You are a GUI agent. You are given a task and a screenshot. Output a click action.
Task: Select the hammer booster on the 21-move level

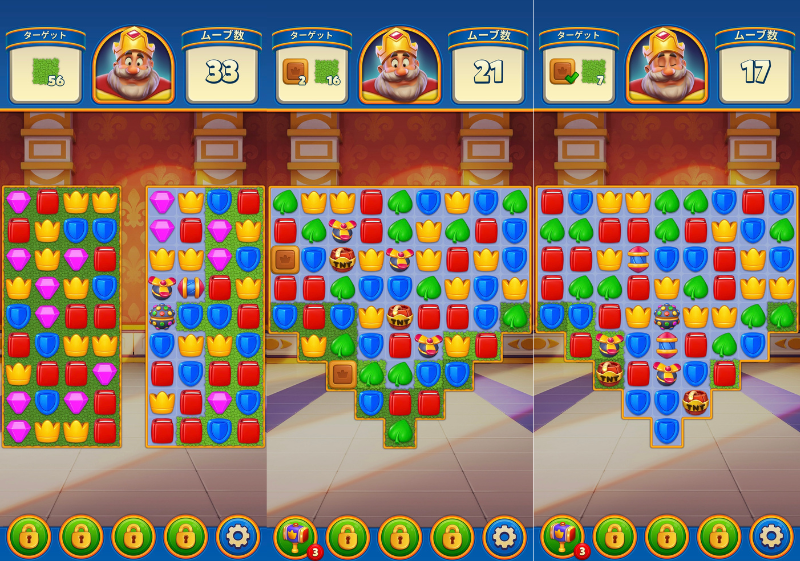point(296,536)
